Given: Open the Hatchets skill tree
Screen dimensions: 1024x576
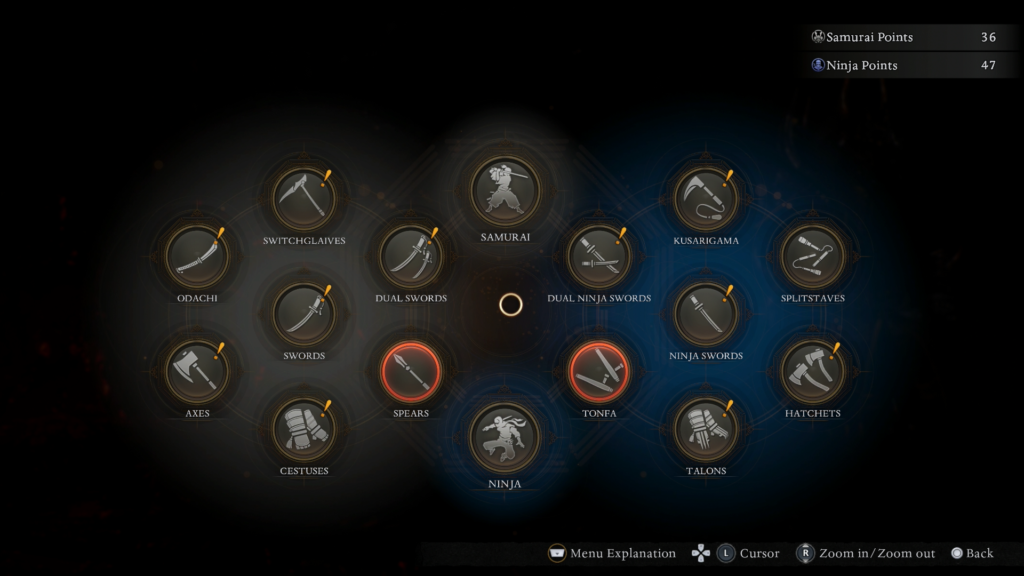Looking at the screenshot, I should click(812, 371).
